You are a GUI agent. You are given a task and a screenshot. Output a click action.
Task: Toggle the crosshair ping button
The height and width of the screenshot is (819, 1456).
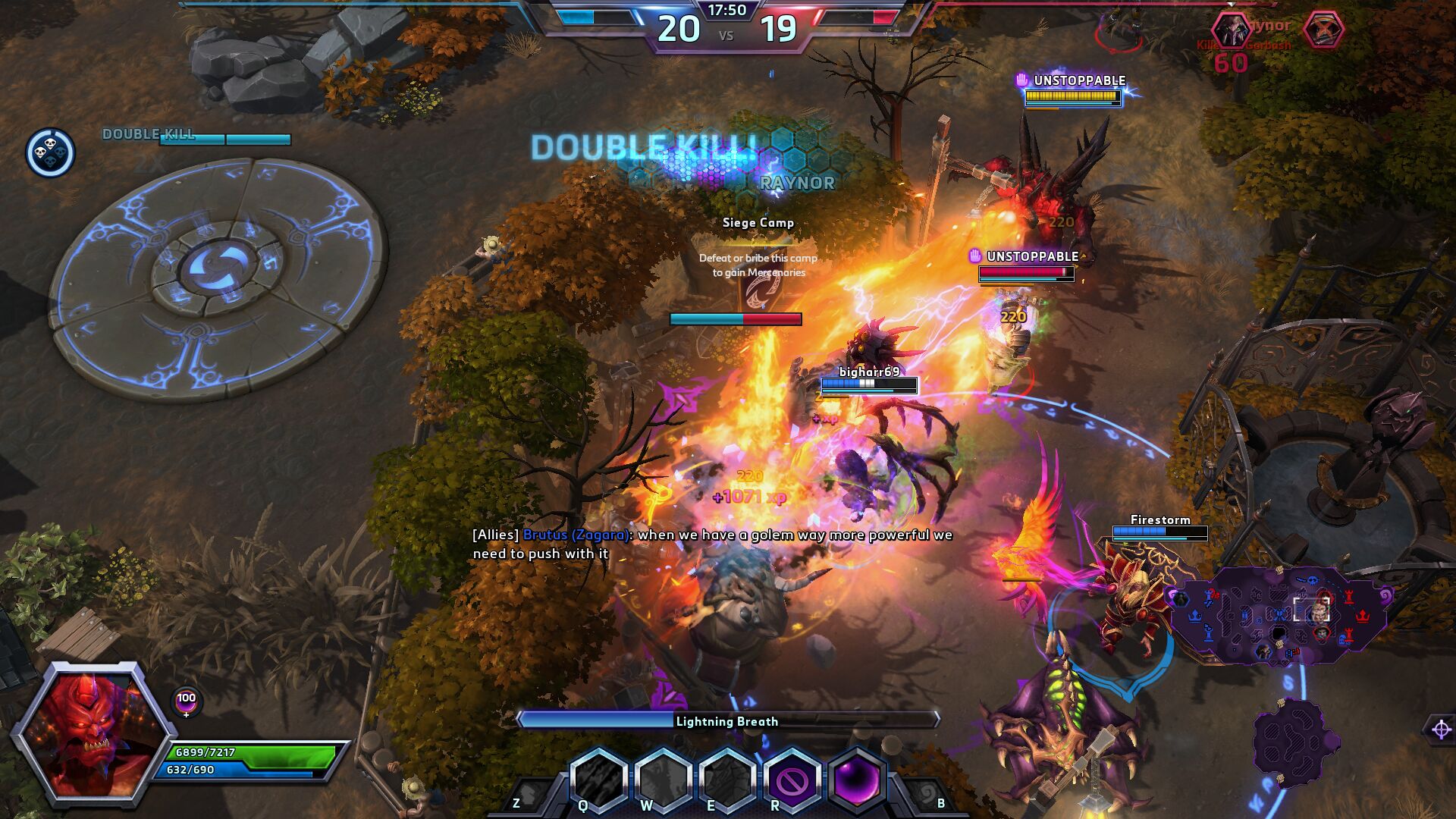pyautogui.click(x=1441, y=730)
